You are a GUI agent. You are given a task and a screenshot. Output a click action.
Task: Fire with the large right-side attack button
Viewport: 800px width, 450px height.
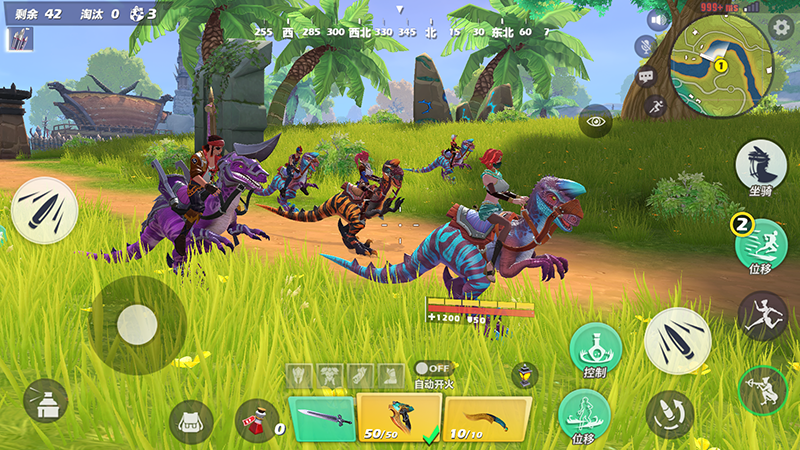677,340
